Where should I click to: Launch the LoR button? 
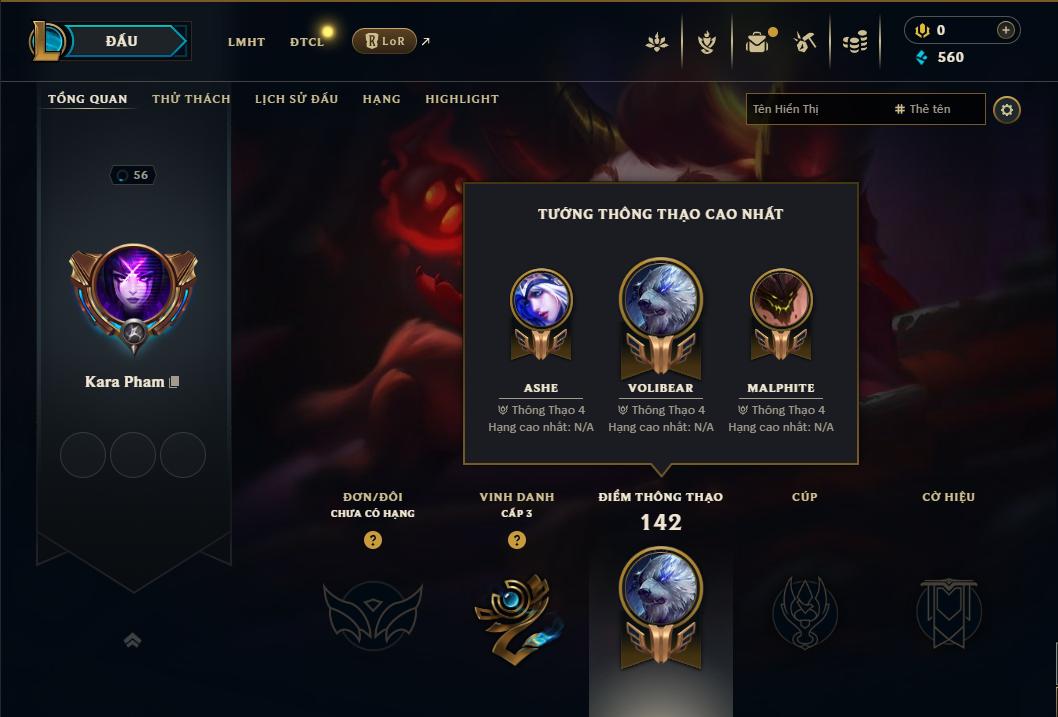384,41
